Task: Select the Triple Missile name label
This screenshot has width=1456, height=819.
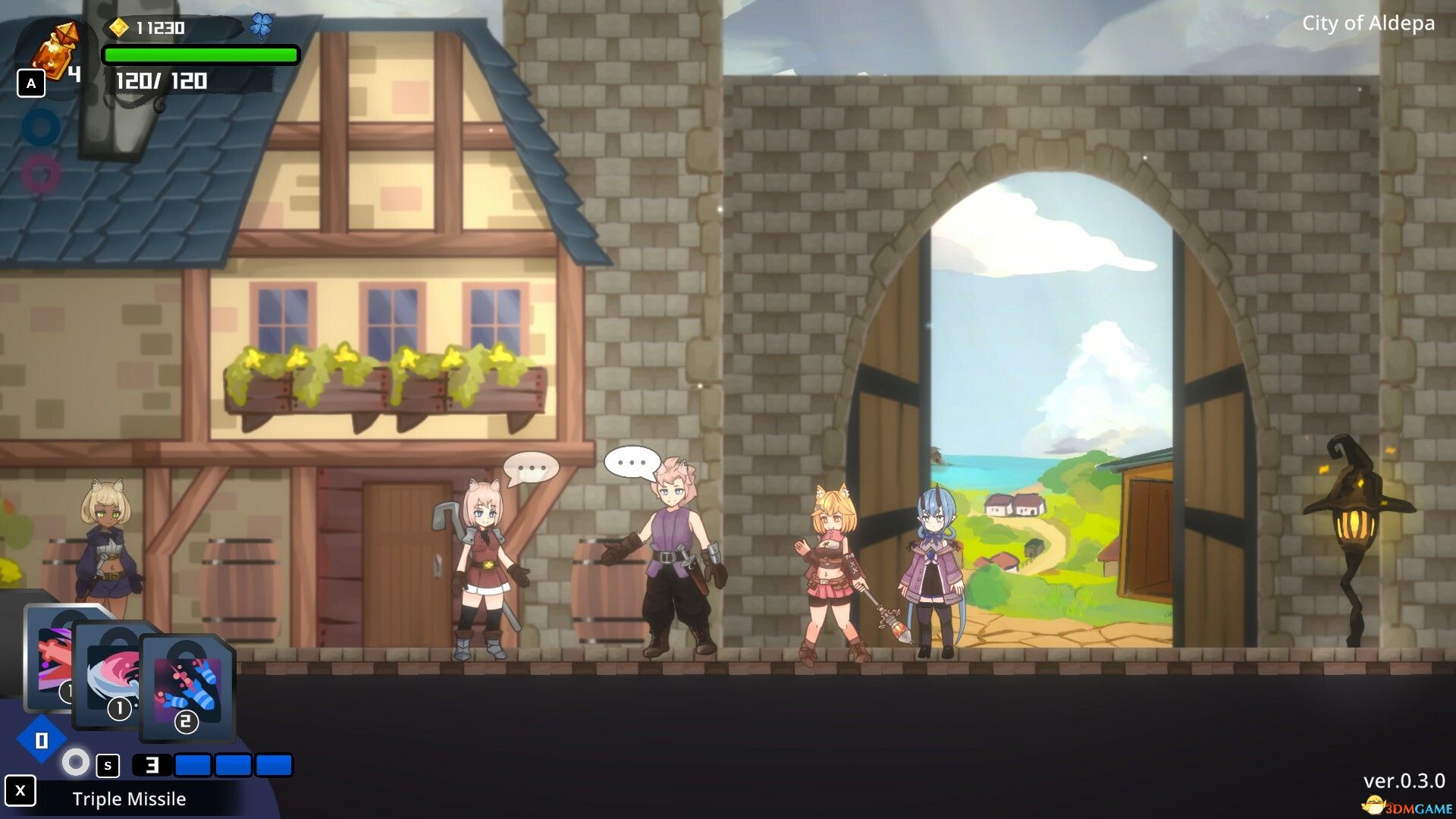Action: pos(129,799)
